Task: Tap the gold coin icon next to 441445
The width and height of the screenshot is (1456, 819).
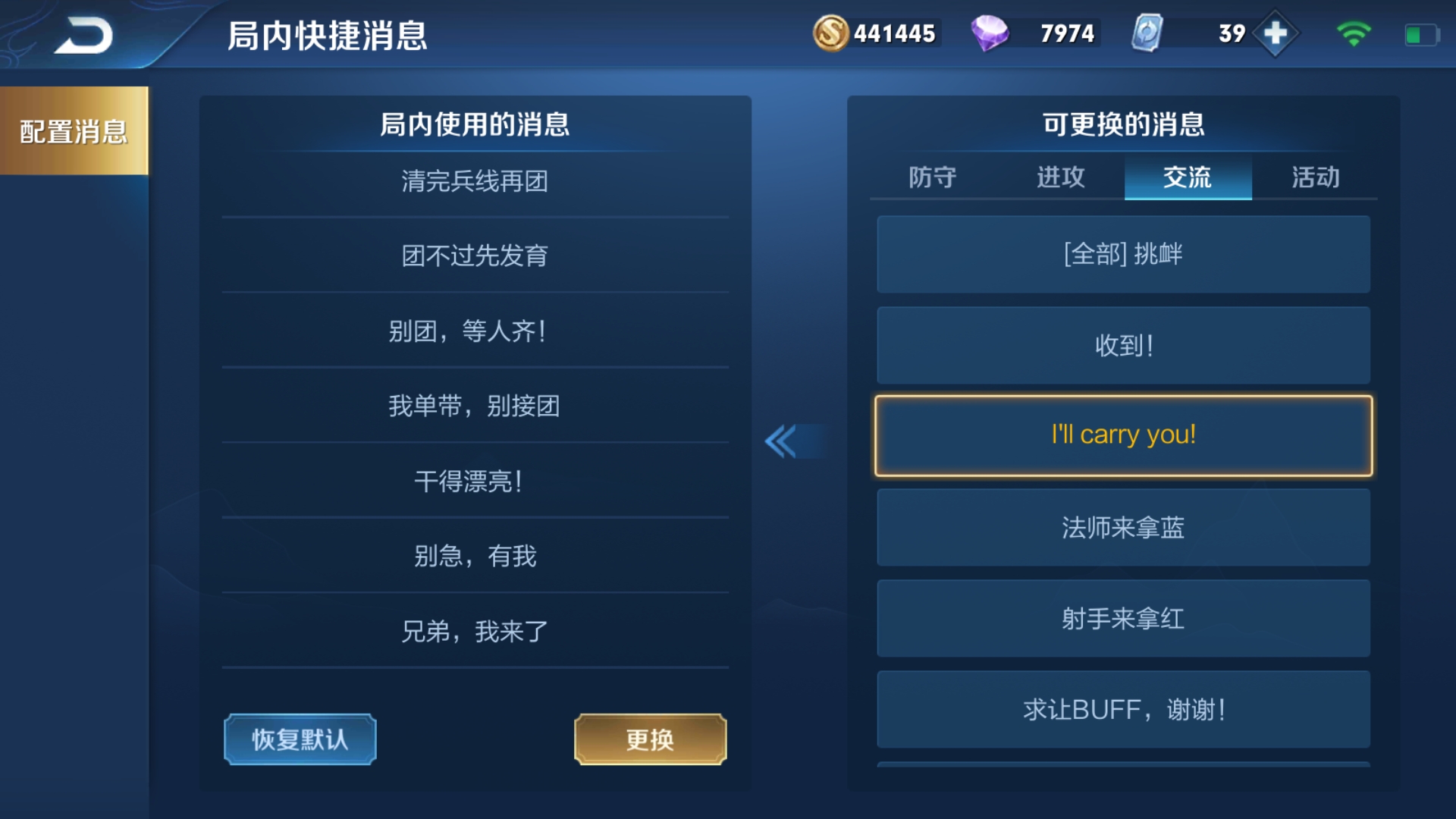Action: (833, 33)
